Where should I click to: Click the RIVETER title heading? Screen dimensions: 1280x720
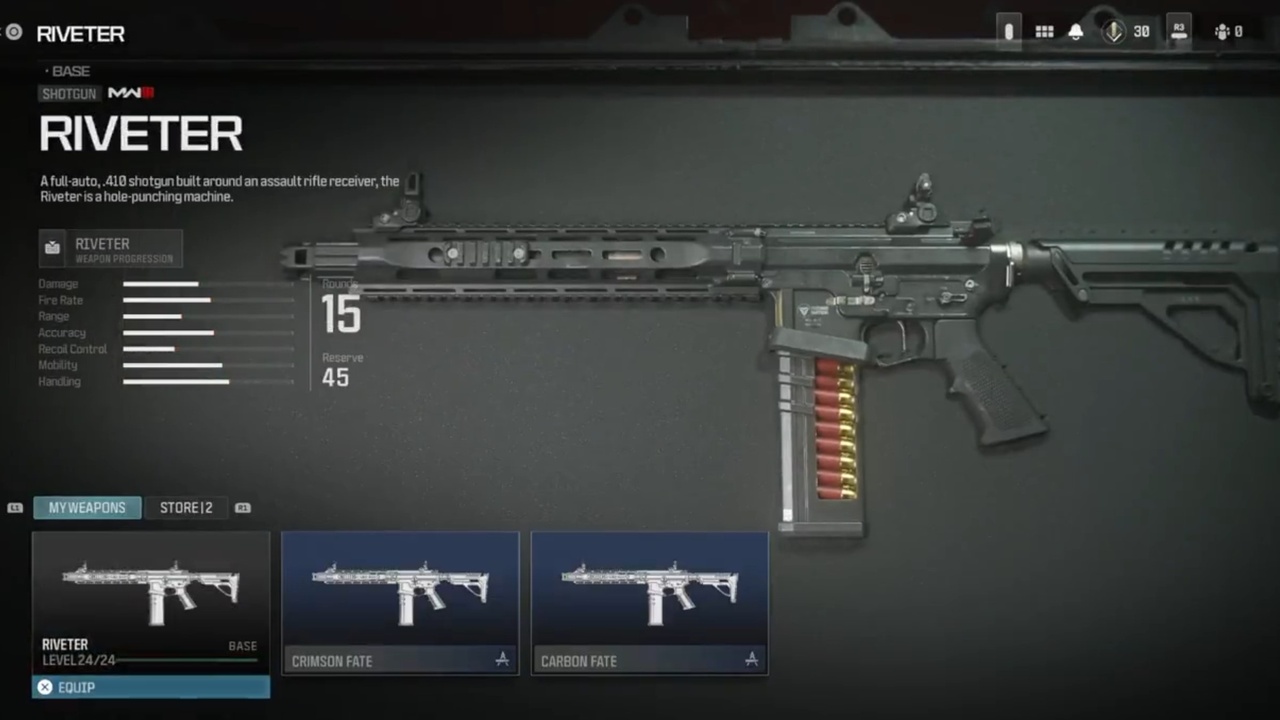(141, 134)
